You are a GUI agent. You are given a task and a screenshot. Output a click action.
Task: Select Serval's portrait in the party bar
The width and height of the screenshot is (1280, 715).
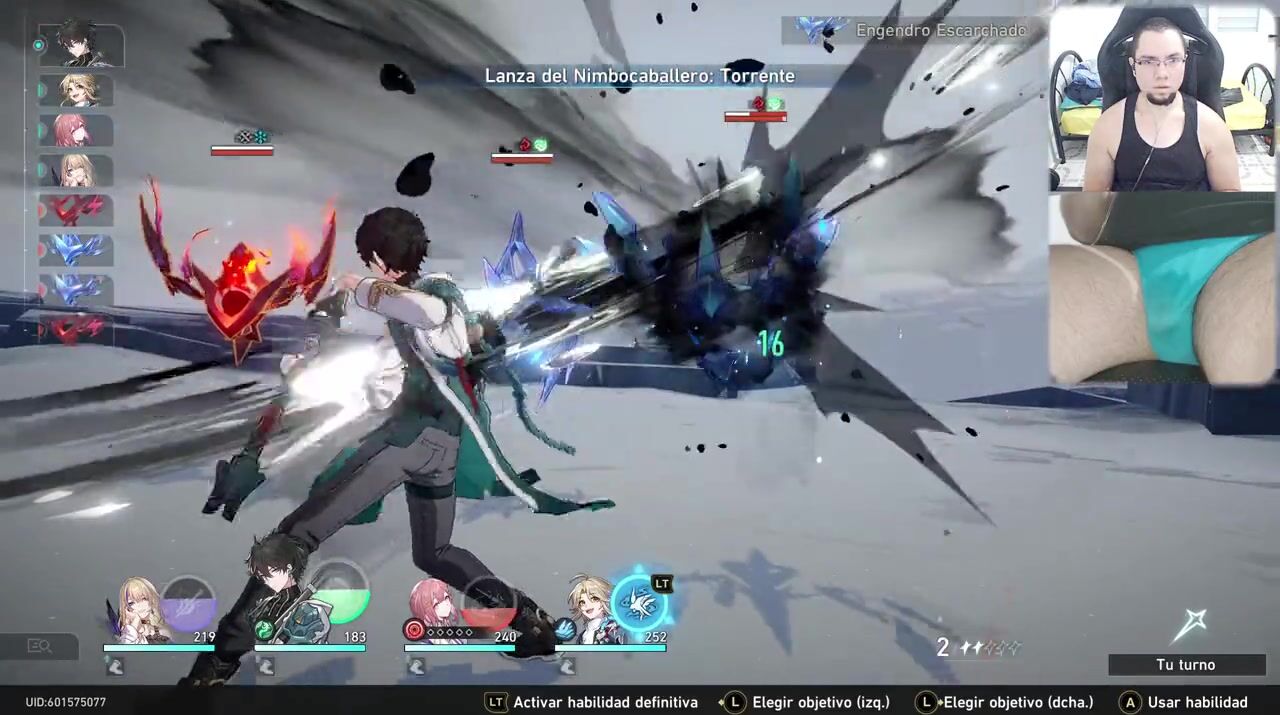138,608
